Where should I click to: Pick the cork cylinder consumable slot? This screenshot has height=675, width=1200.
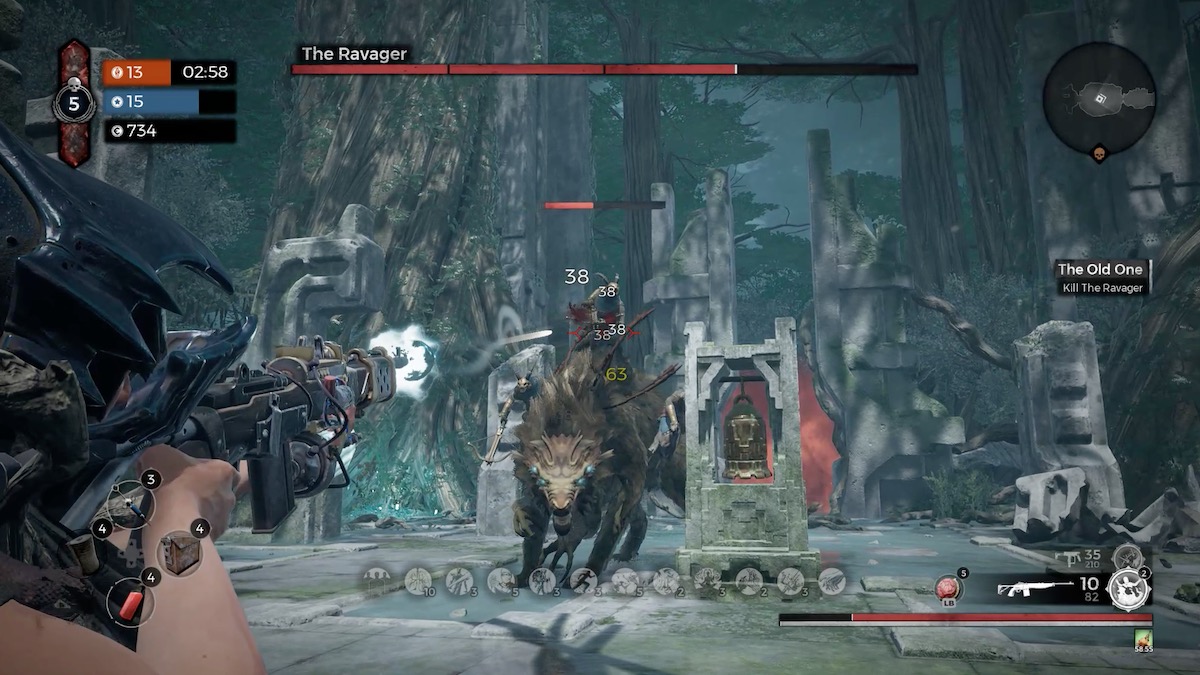(85, 553)
